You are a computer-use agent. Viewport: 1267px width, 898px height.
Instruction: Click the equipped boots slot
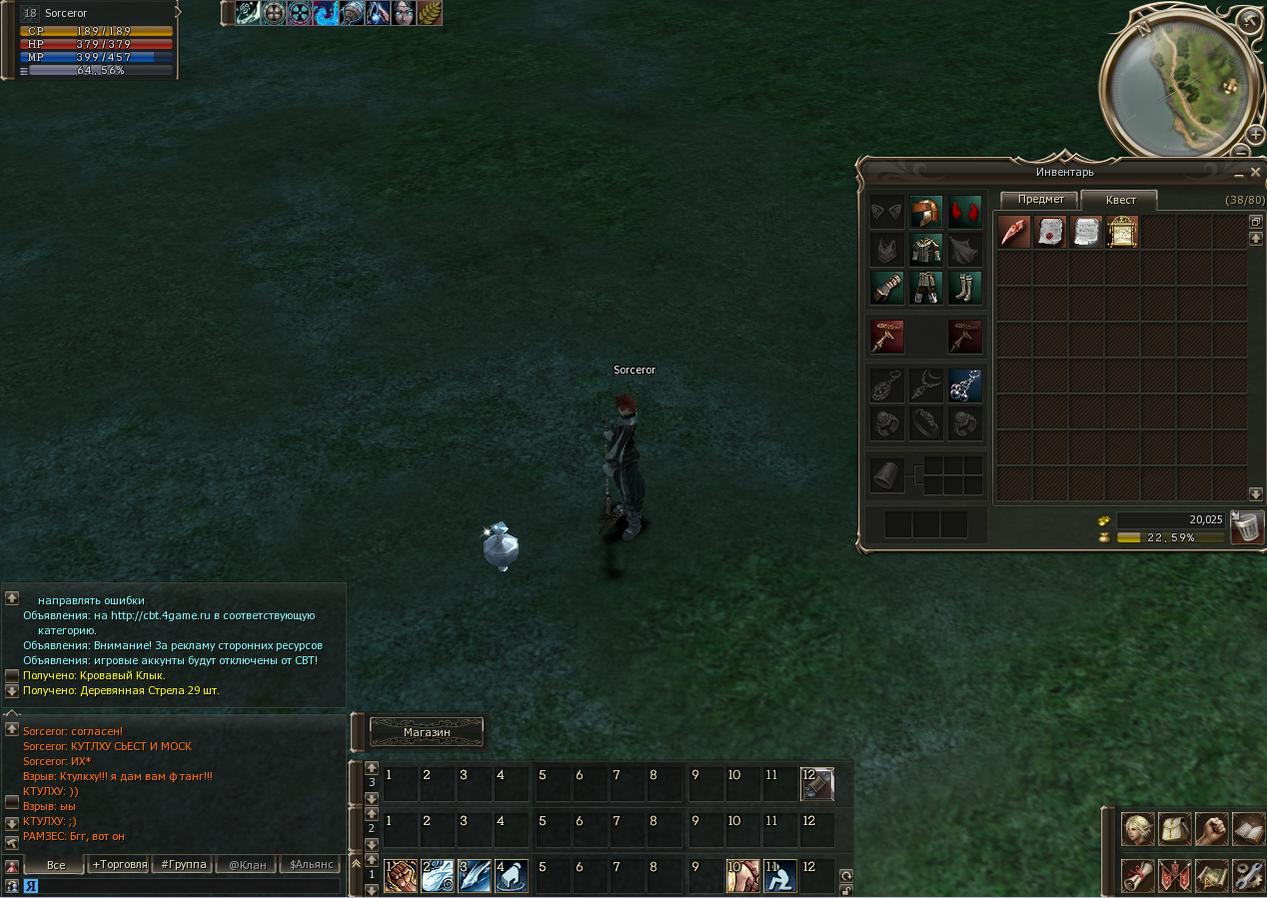coord(965,288)
